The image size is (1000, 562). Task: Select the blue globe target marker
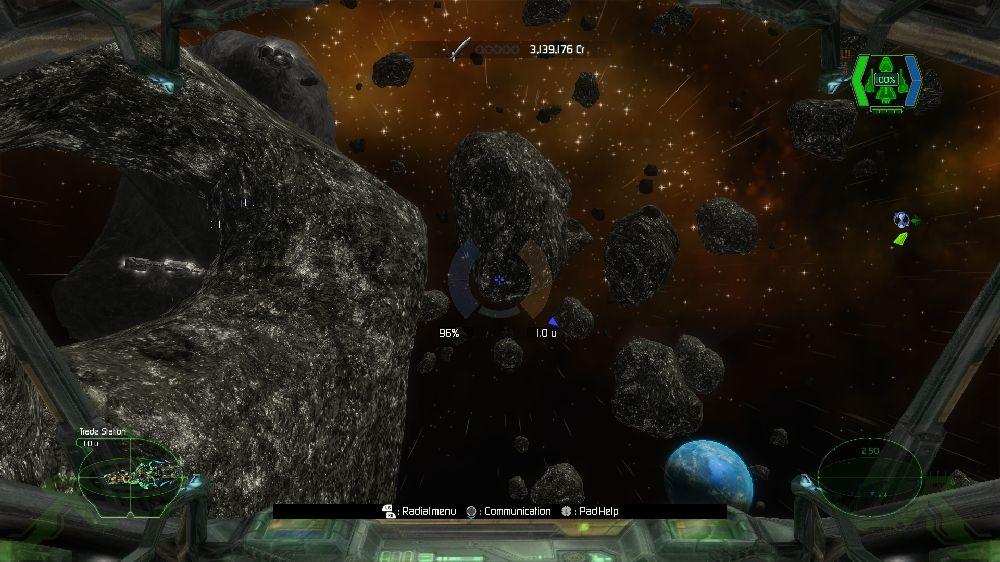click(901, 220)
